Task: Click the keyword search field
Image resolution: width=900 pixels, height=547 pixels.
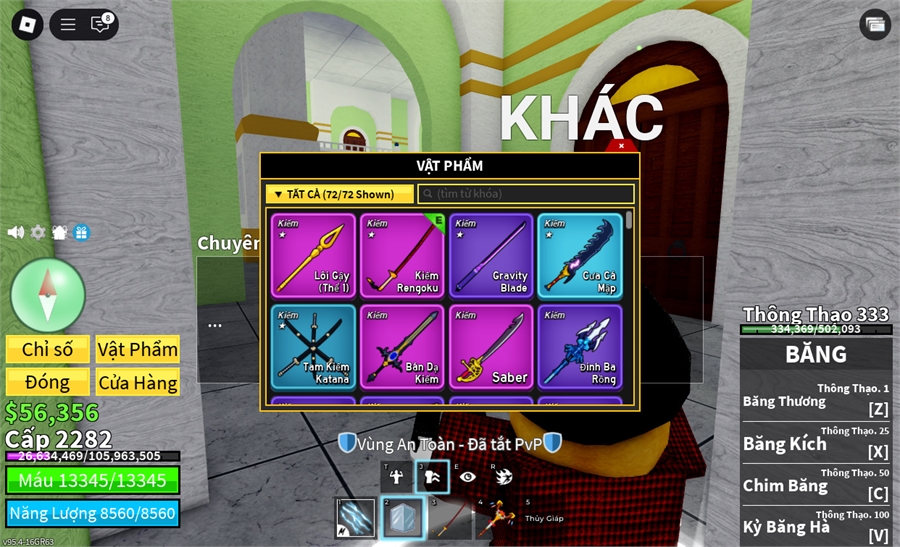Action: (526, 194)
